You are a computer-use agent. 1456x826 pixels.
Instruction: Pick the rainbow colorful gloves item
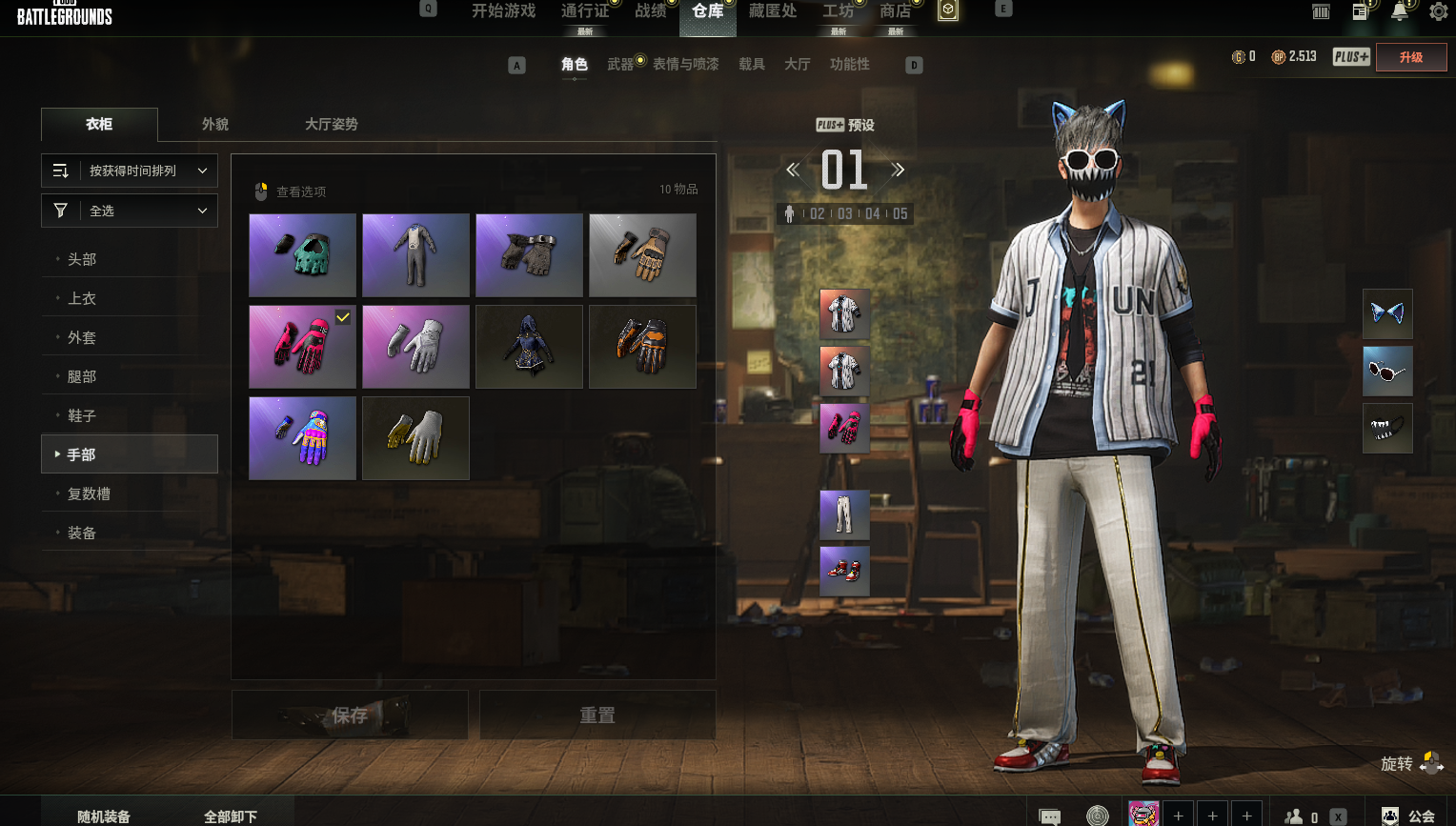pos(302,437)
